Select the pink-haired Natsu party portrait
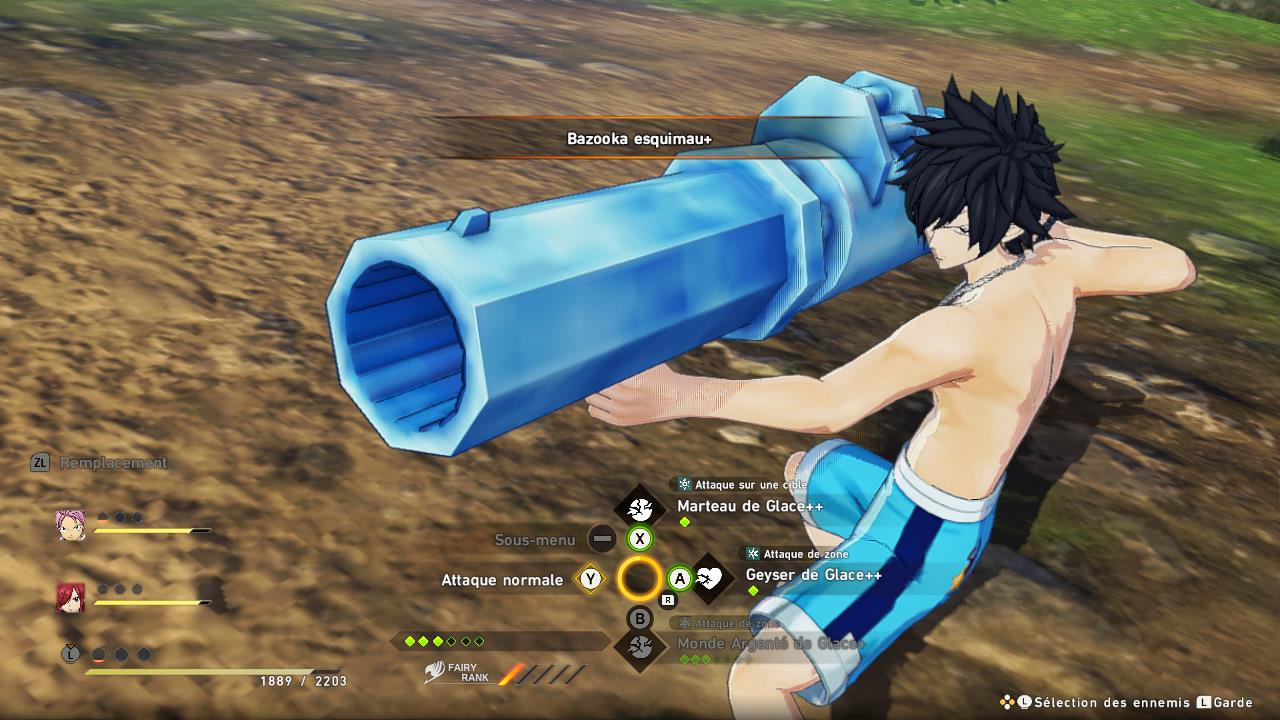The image size is (1280, 720). (x=71, y=524)
